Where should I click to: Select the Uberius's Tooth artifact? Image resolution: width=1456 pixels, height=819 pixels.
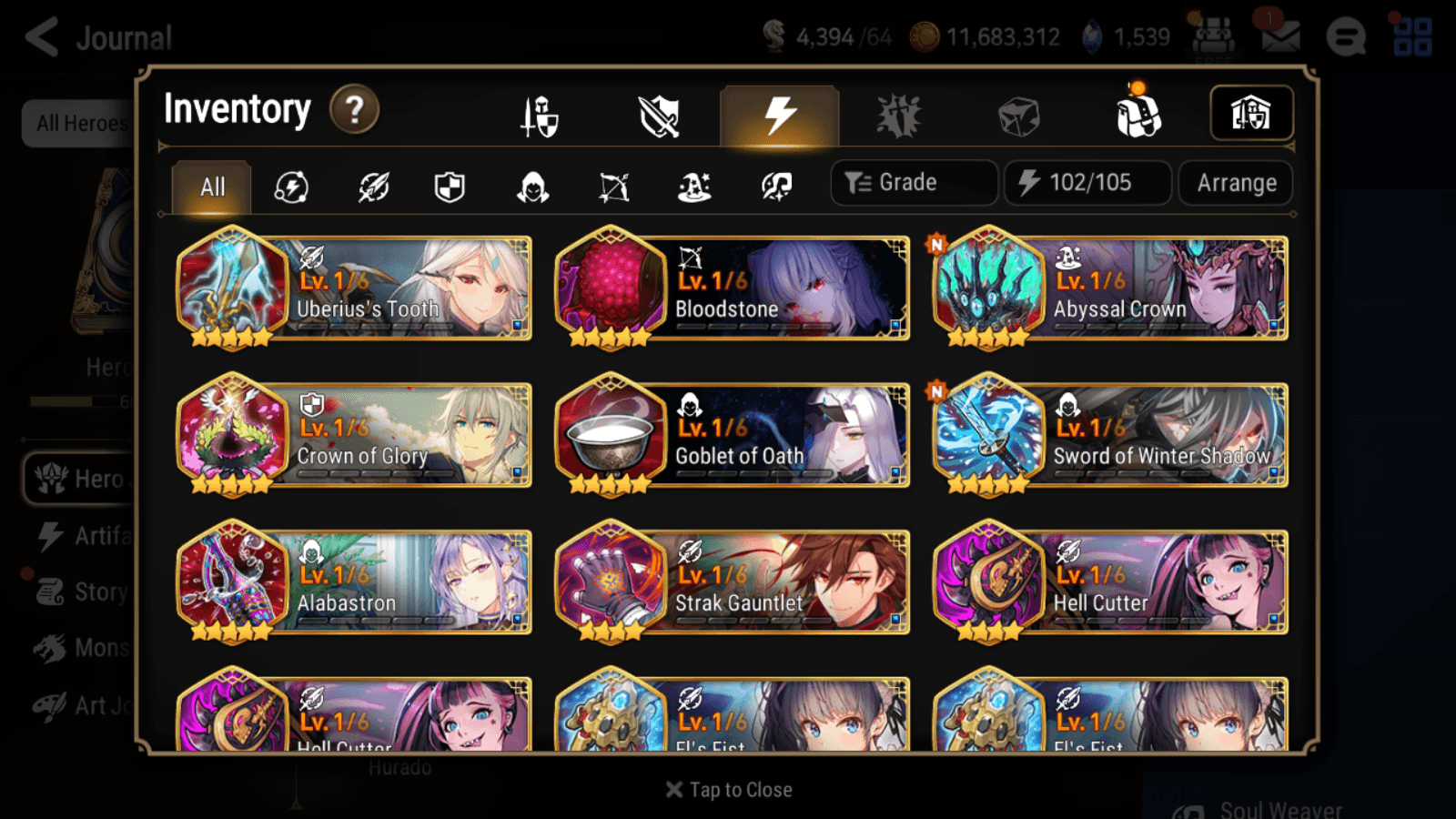pos(353,289)
